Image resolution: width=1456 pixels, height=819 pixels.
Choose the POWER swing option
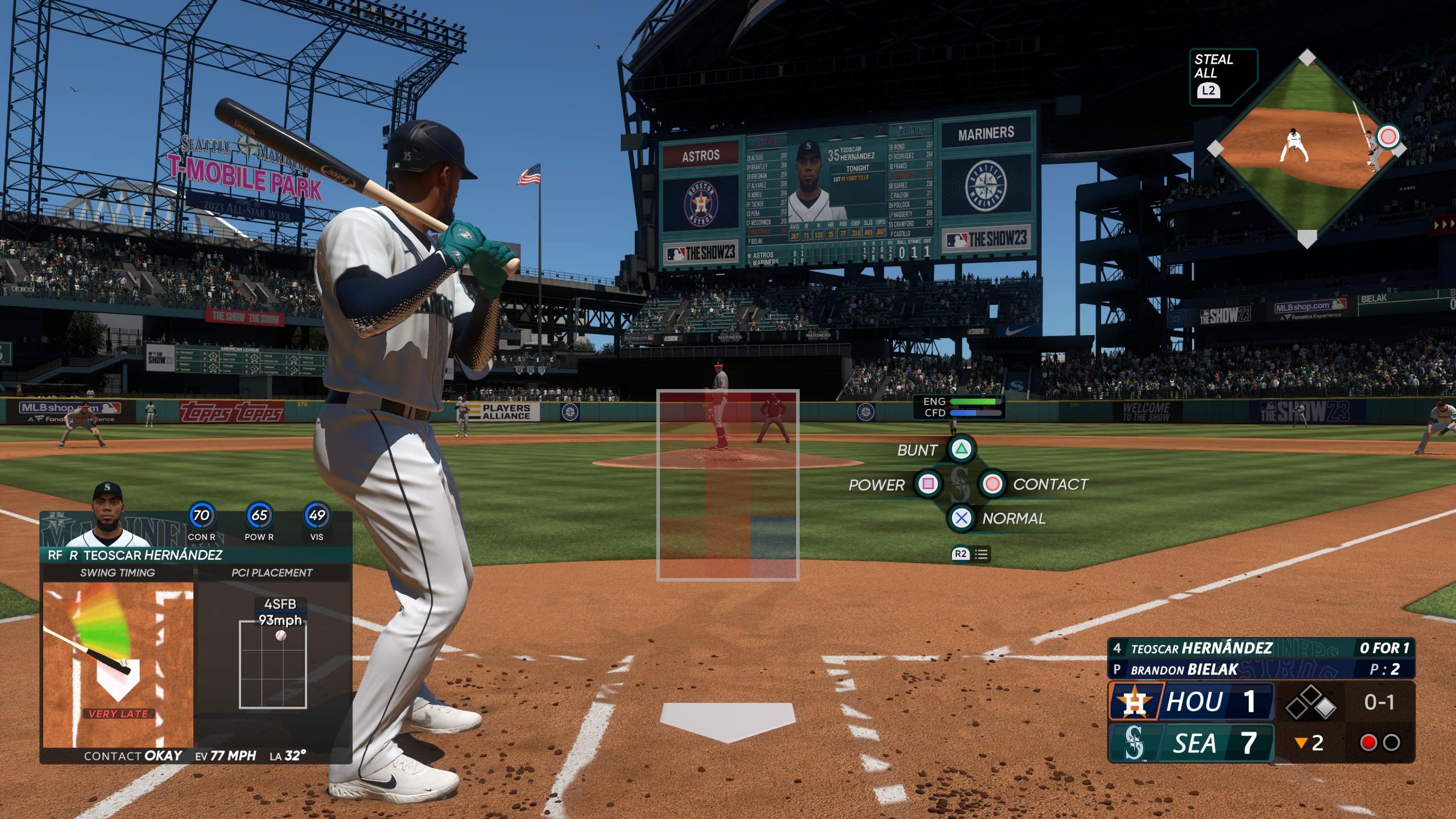tap(928, 484)
